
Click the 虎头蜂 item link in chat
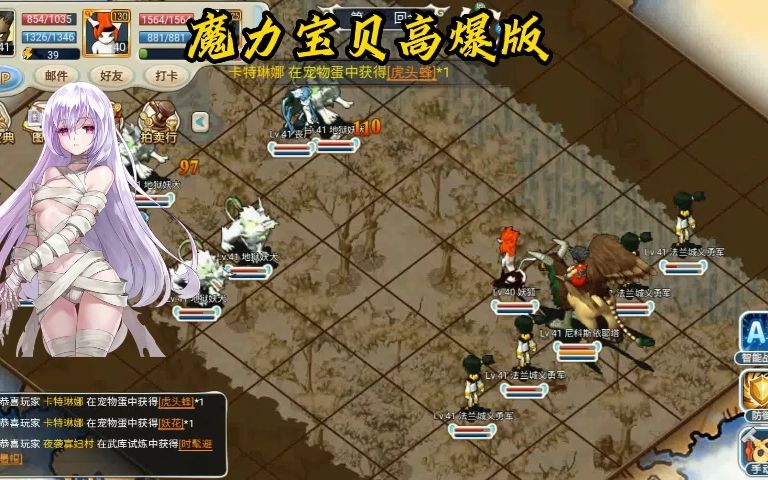(175, 401)
